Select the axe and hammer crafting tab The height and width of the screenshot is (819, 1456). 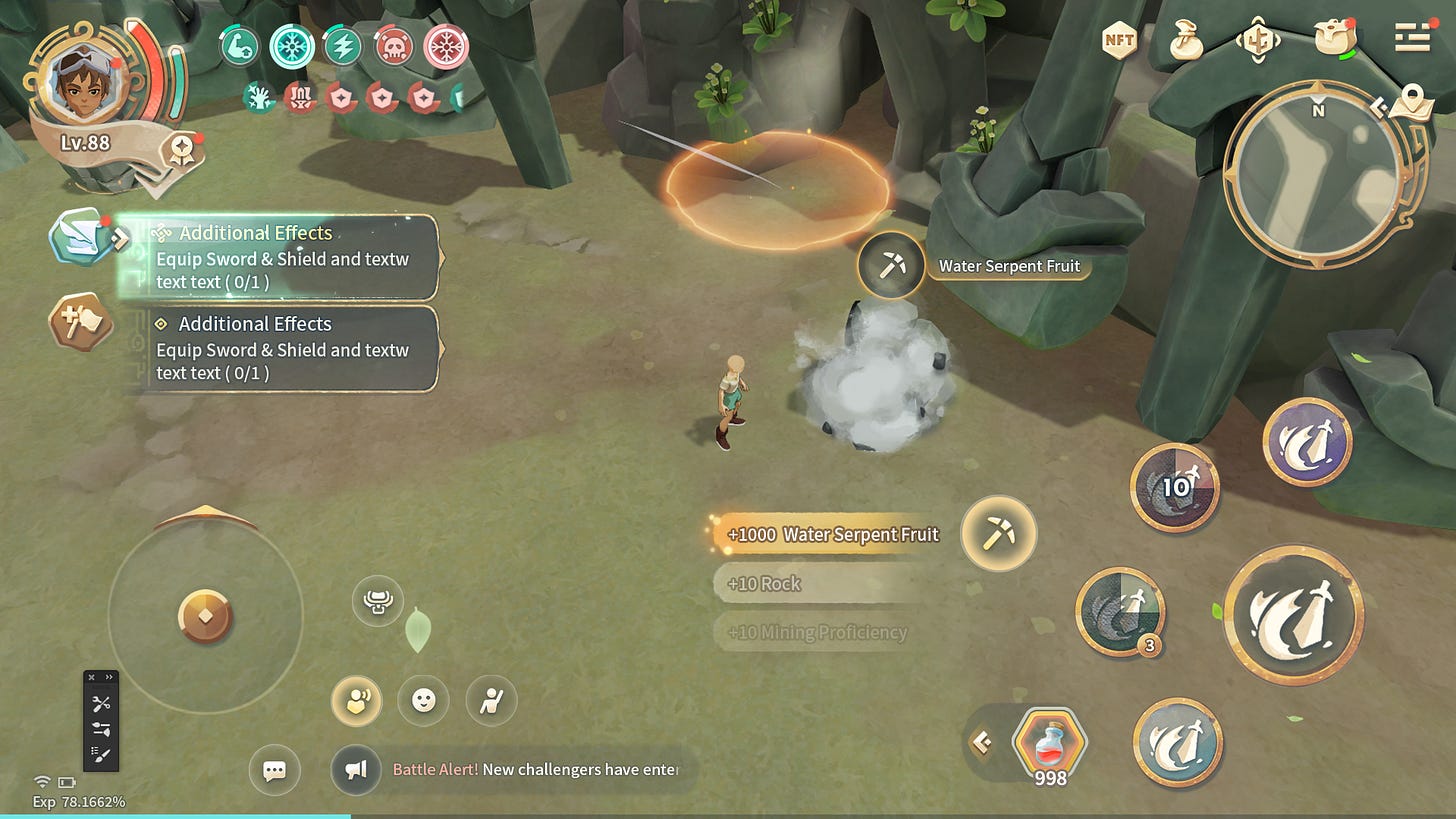pyautogui.click(x=80, y=322)
